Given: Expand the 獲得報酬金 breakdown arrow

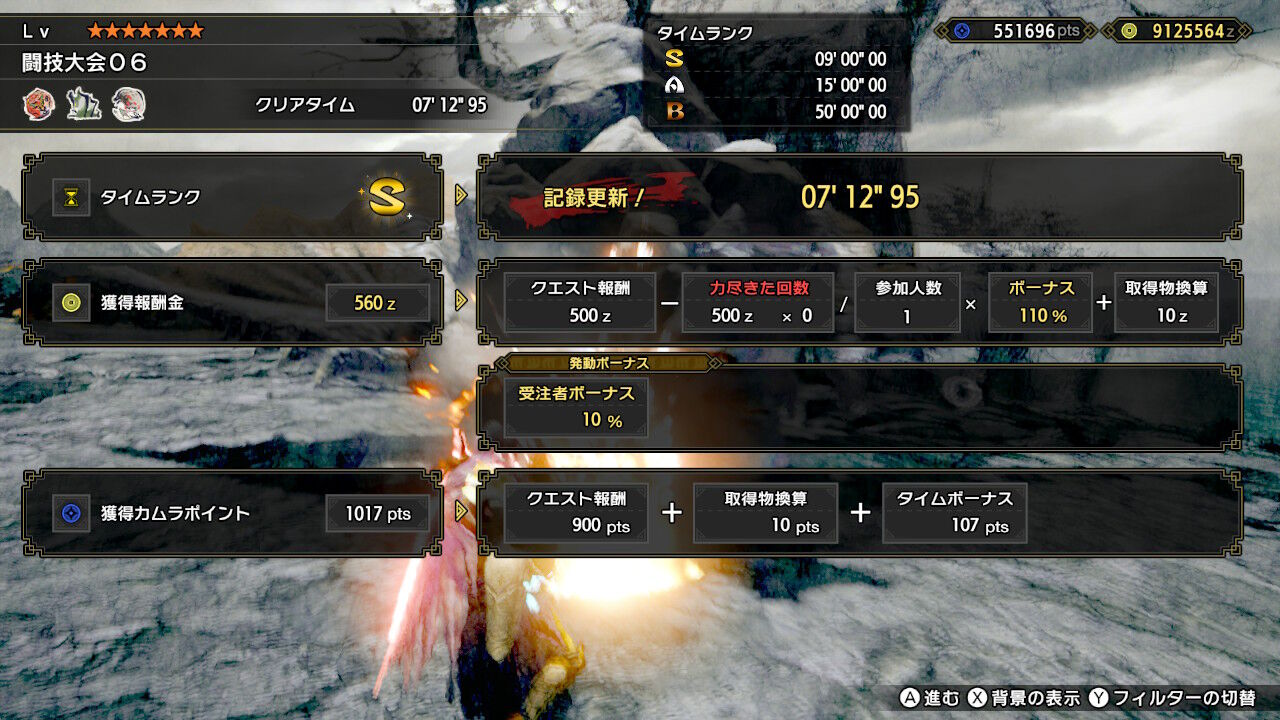Looking at the screenshot, I should click(459, 302).
